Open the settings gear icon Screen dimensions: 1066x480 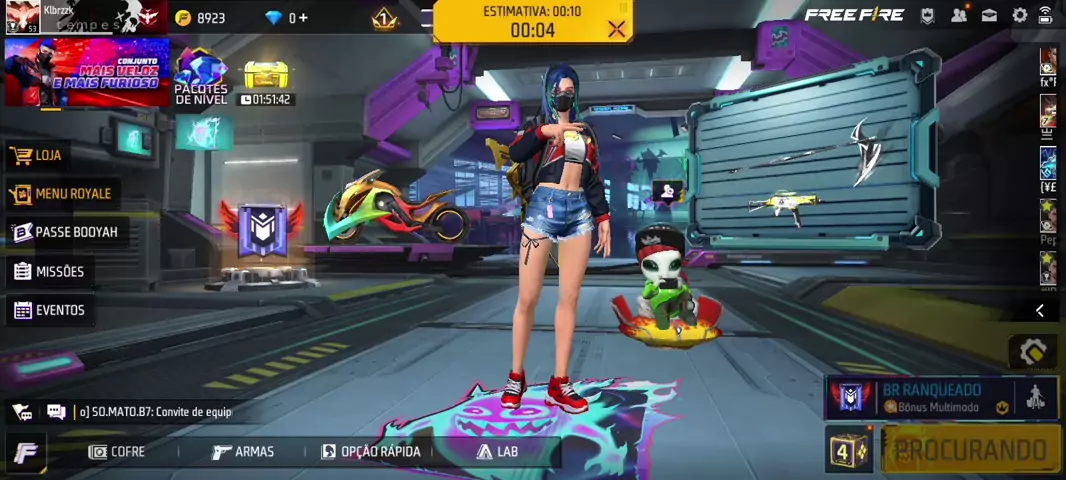tap(1020, 15)
